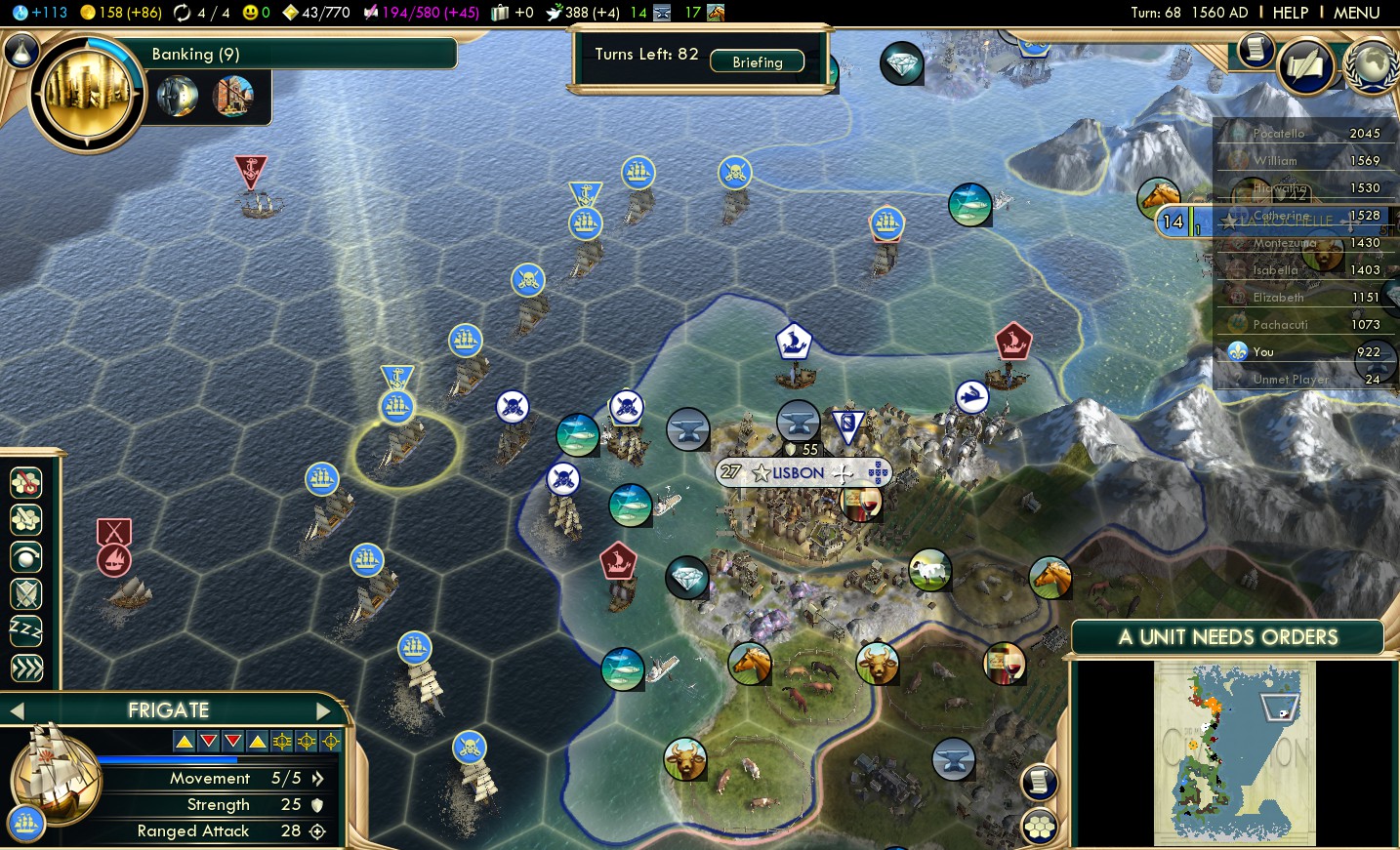Image resolution: width=1400 pixels, height=850 pixels.
Task: Open the Banking research panel
Action: point(88,95)
